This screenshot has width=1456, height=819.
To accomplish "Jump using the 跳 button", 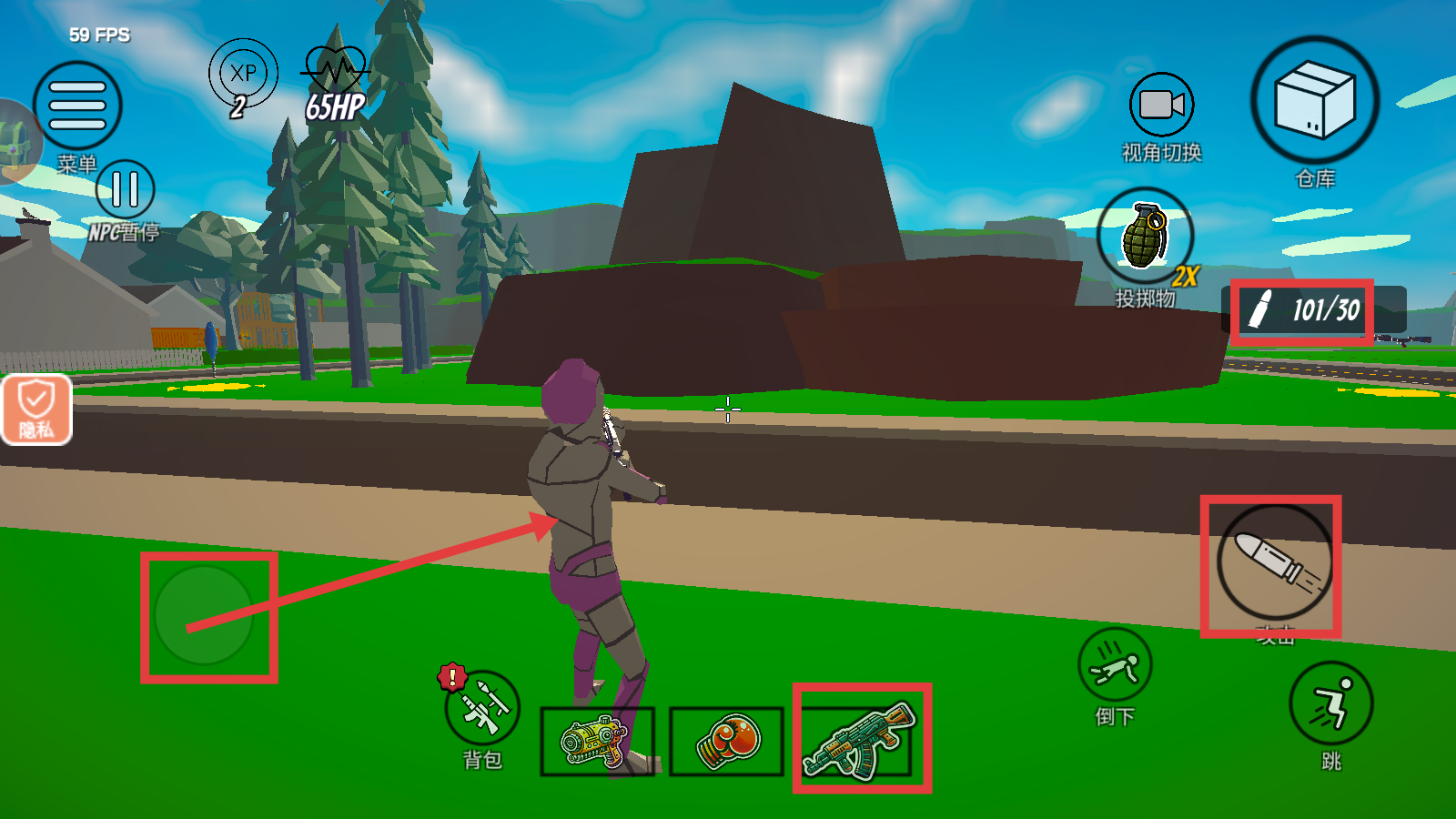I will click(1330, 703).
